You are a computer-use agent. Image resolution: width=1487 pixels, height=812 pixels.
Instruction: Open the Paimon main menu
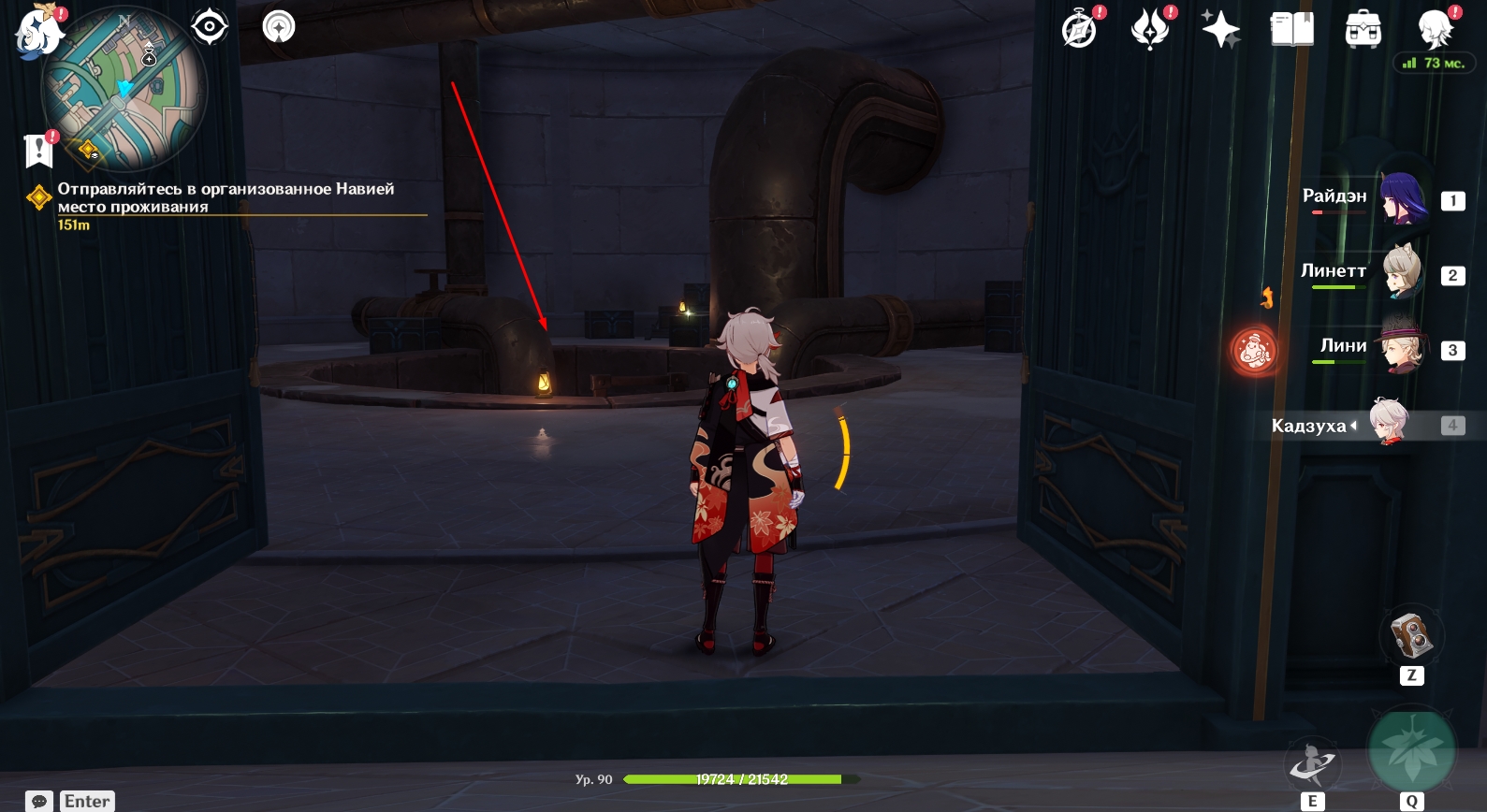pos(37,30)
